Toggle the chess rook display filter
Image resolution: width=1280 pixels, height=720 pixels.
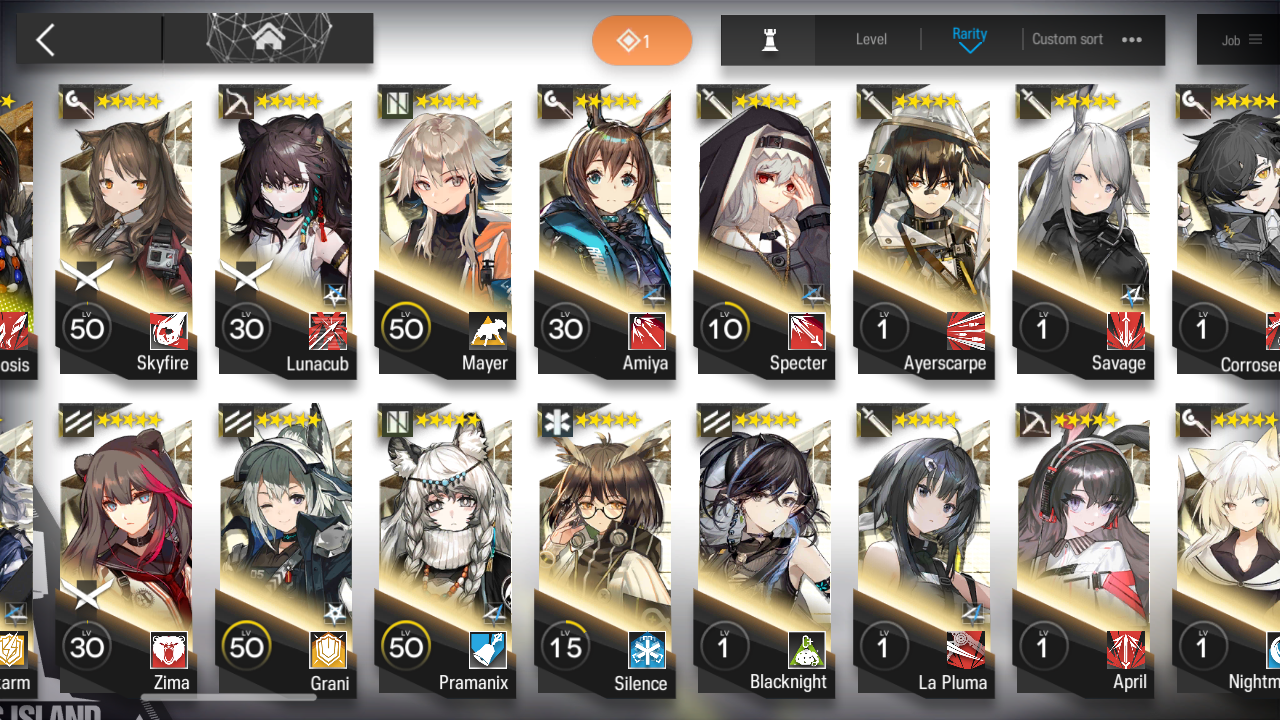(768, 38)
